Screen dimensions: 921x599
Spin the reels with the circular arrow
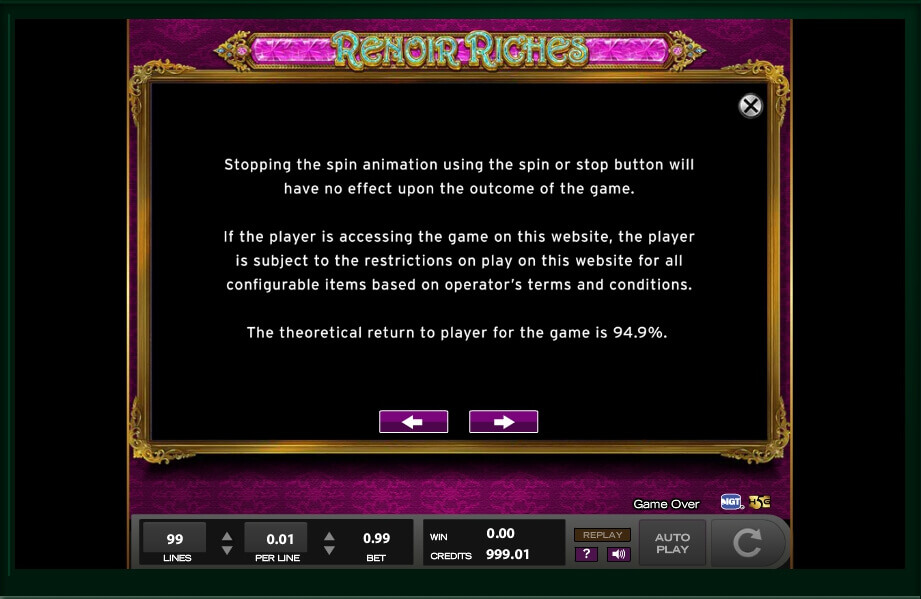[746, 543]
